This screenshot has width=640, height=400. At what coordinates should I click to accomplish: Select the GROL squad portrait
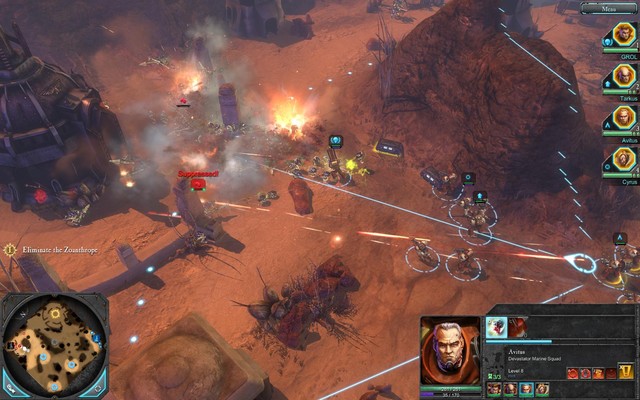pos(624,36)
